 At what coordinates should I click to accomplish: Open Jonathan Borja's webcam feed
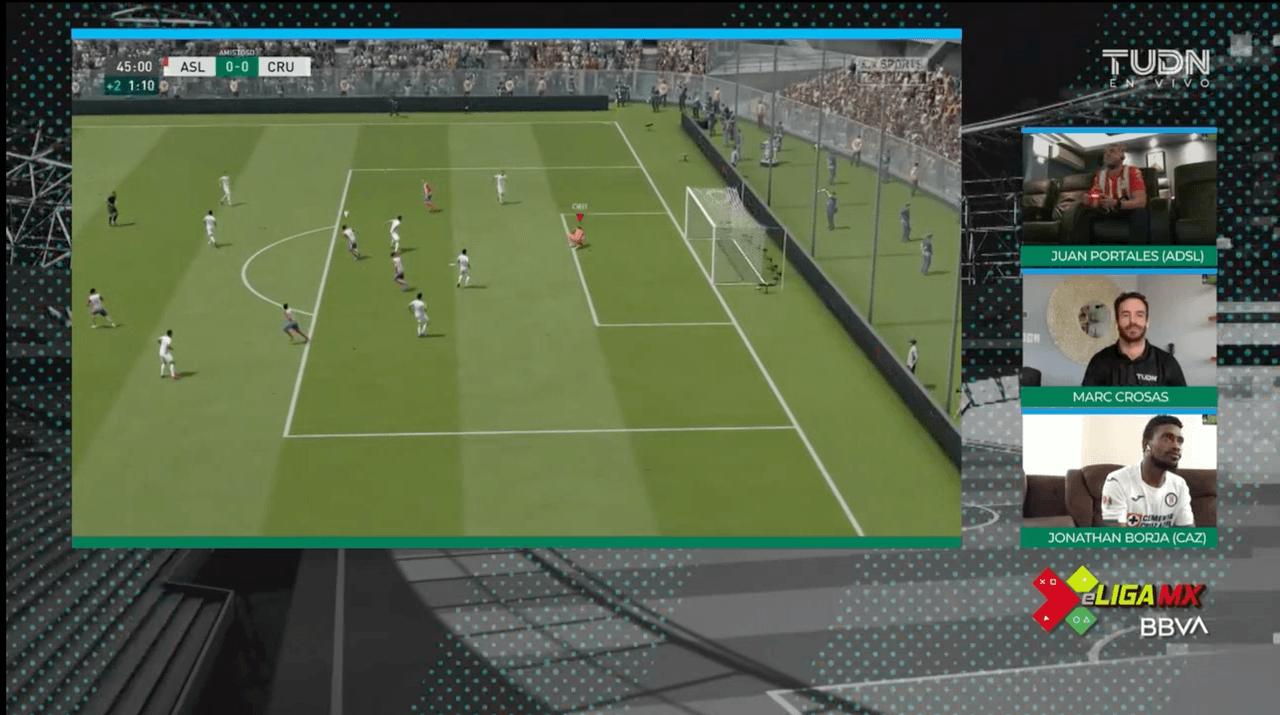point(1118,470)
